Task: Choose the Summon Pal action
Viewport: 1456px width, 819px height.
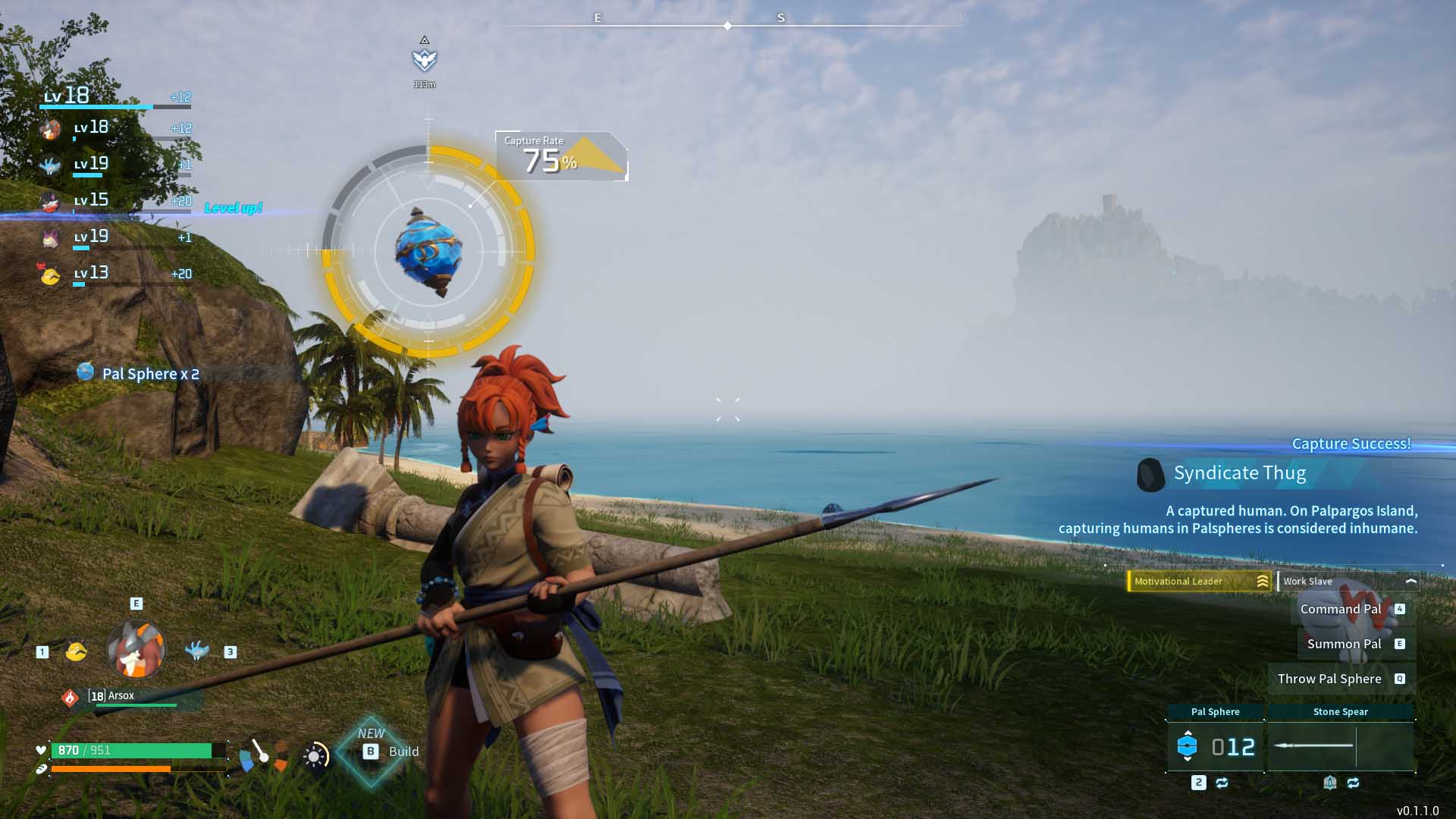Action: pyautogui.click(x=1354, y=644)
